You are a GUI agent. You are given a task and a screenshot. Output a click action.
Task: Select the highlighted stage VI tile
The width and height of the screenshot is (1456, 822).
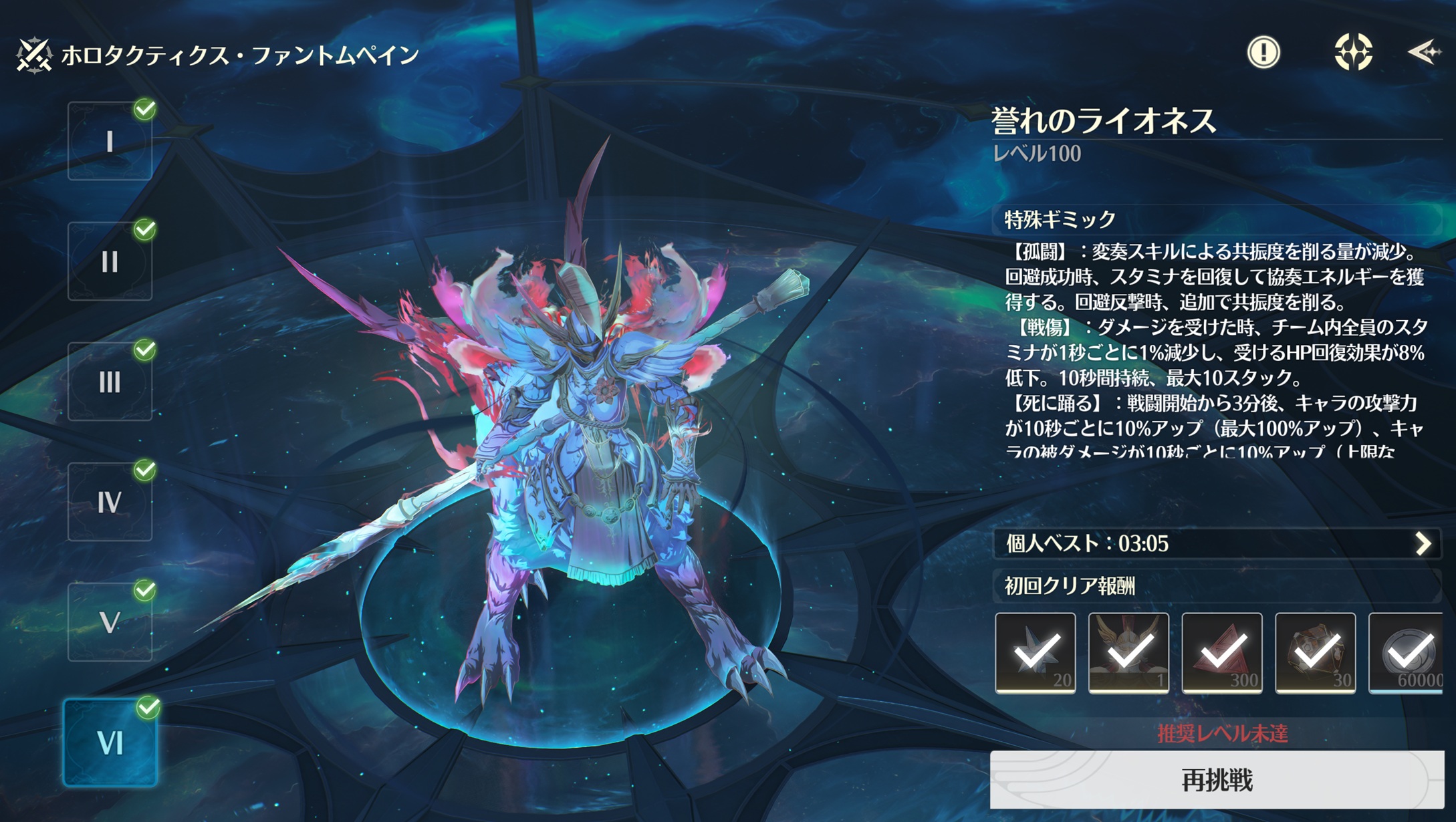110,742
